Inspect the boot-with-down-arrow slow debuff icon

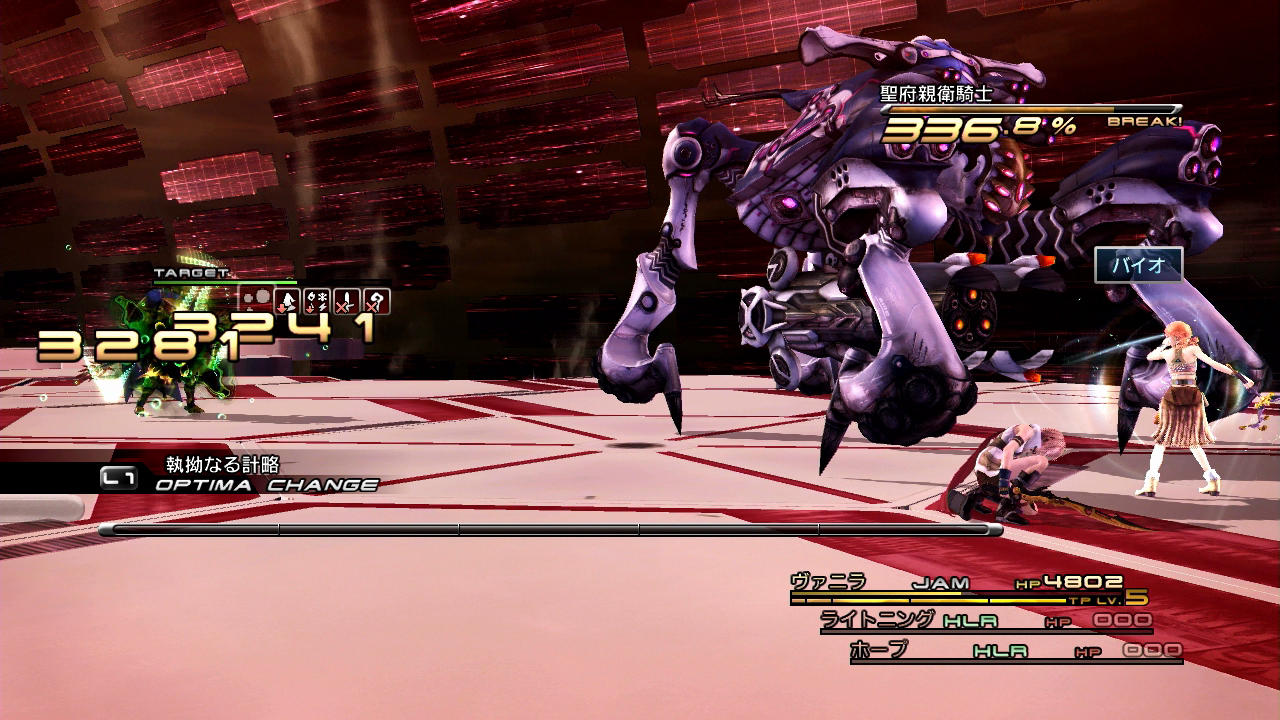tap(287, 301)
